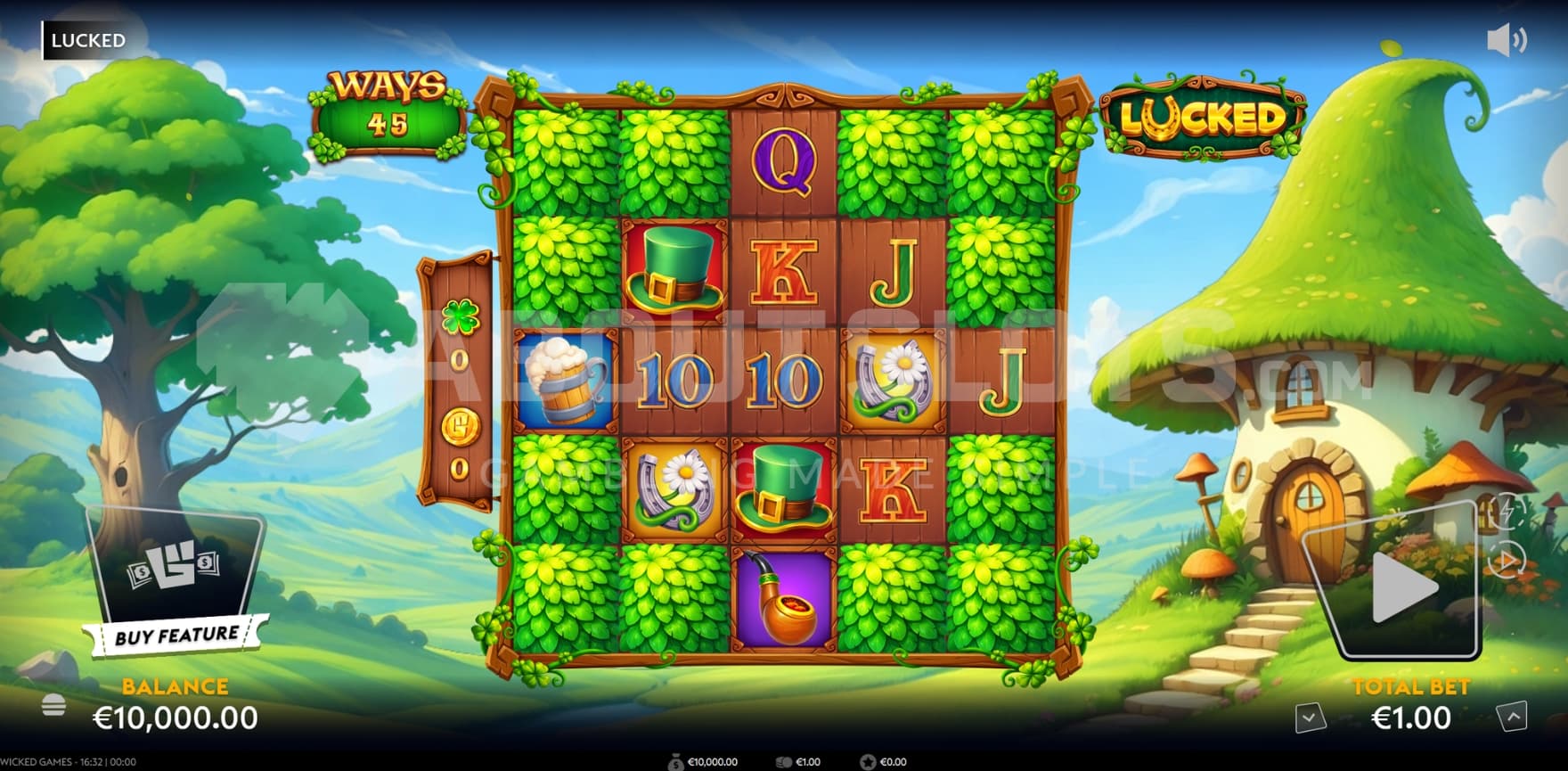The width and height of the screenshot is (1568, 771).
Task: Toggle the sound speaker icon
Action: click(x=1506, y=40)
